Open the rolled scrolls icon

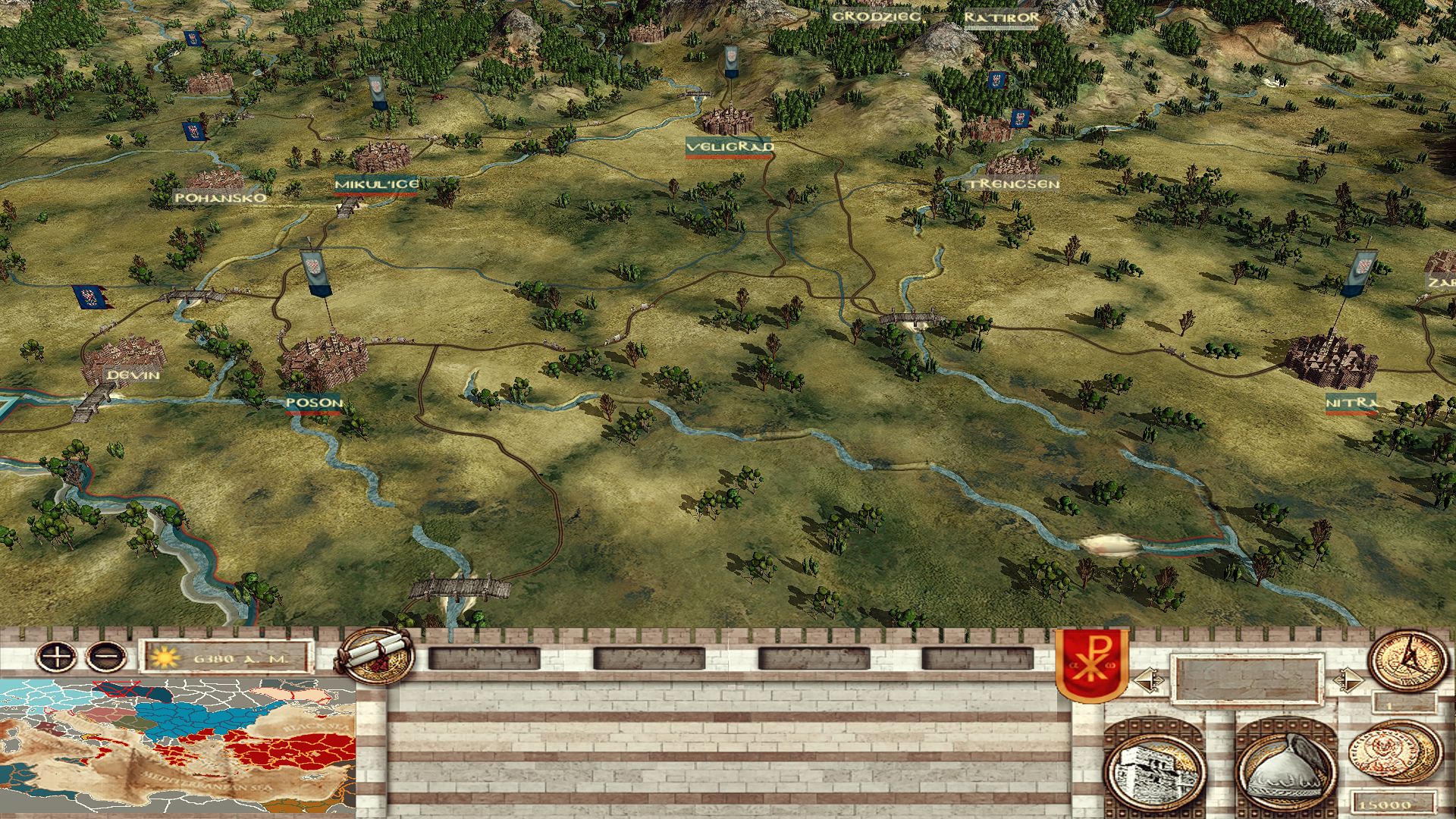[375, 656]
